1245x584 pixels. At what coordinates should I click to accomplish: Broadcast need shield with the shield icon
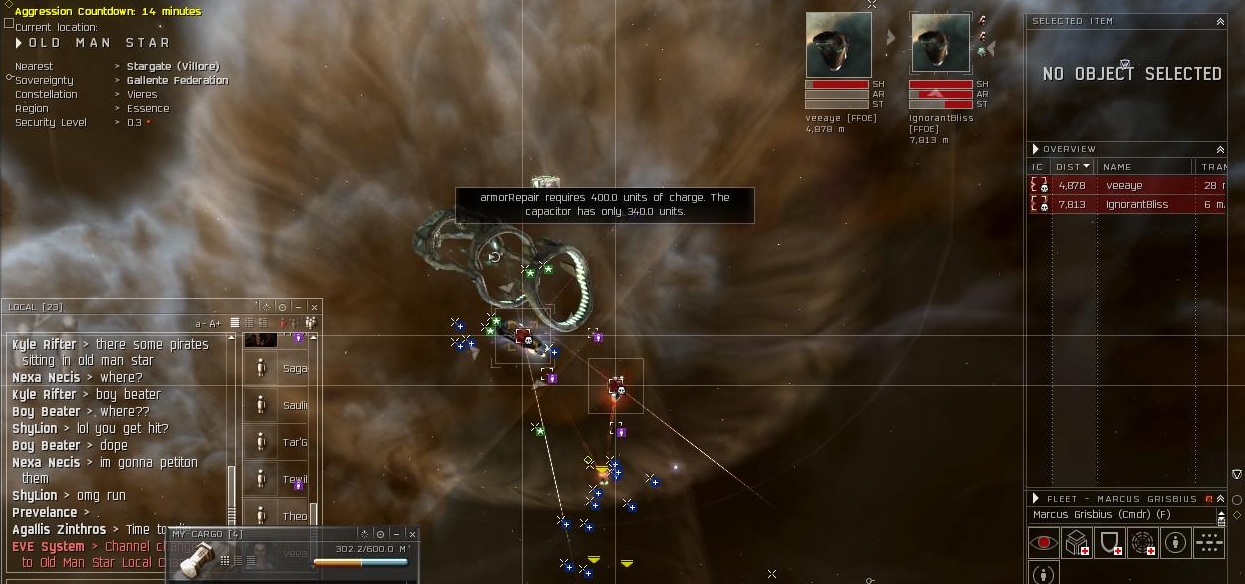(1110, 543)
